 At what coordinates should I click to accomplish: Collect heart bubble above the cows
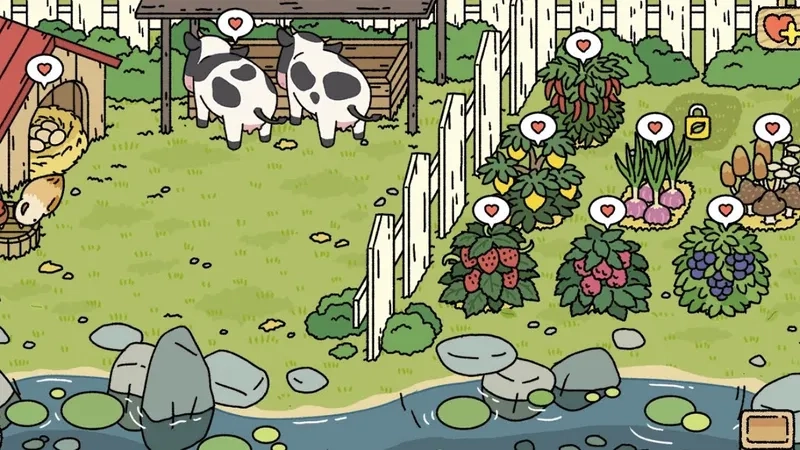click(234, 24)
